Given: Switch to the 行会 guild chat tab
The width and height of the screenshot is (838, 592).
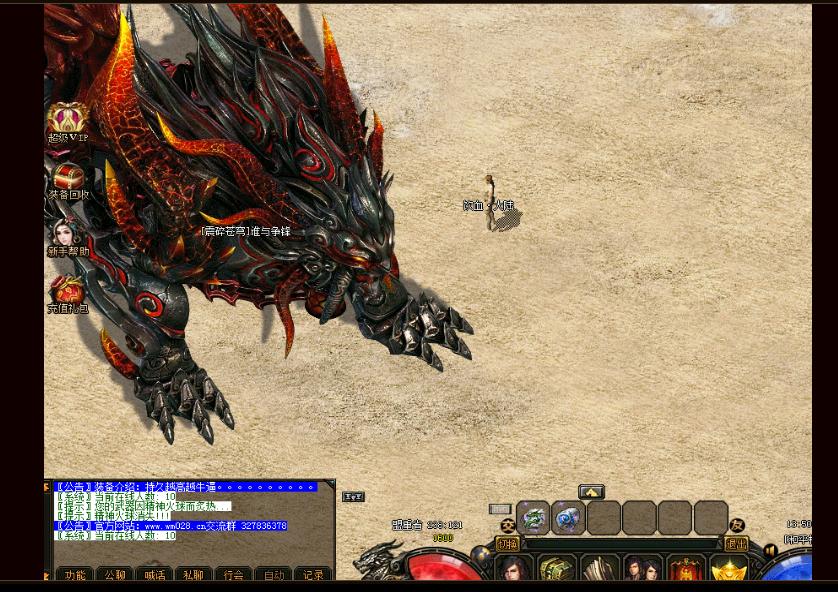Looking at the screenshot, I should pyautogui.click(x=234, y=575).
